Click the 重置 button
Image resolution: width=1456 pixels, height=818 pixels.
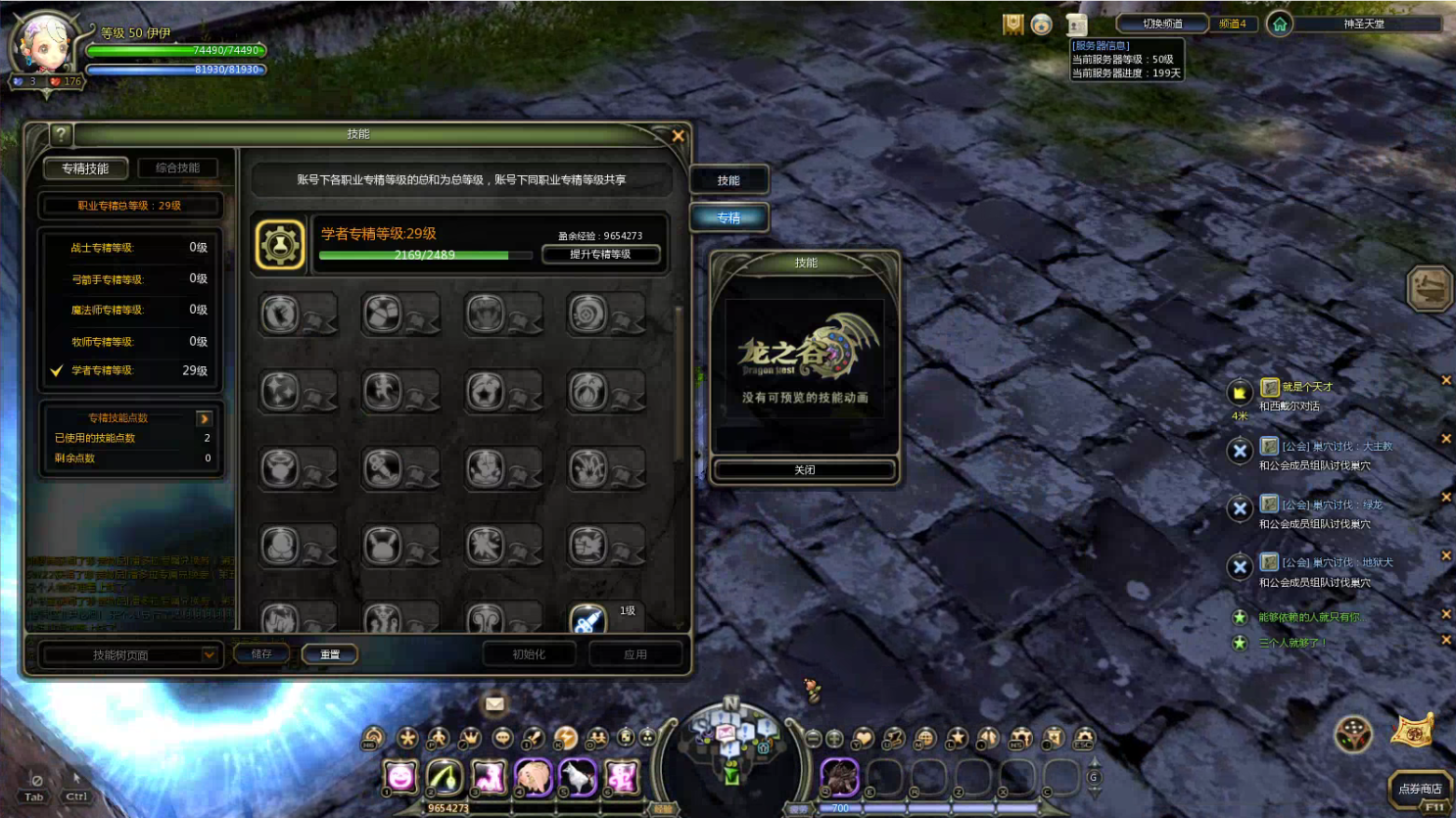pos(330,654)
